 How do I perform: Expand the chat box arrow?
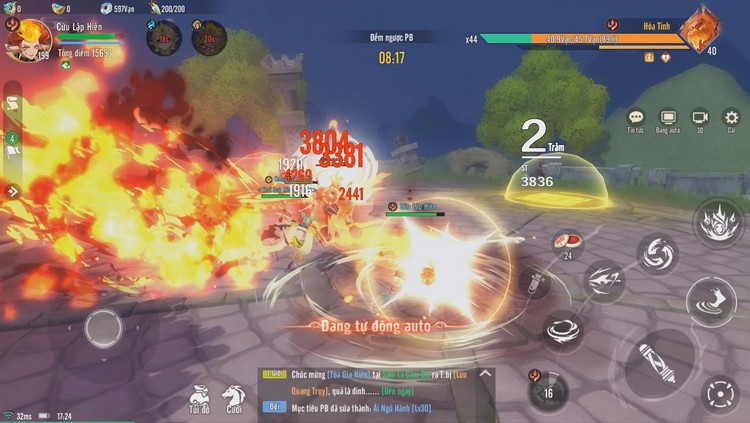click(487, 374)
